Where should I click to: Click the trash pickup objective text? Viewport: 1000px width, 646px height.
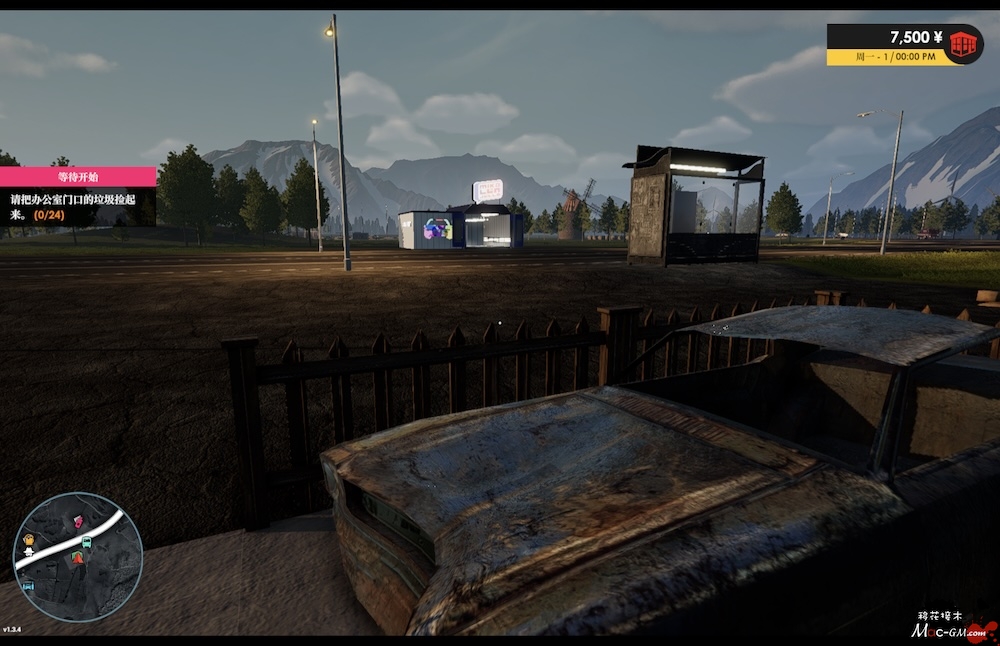pos(76,206)
